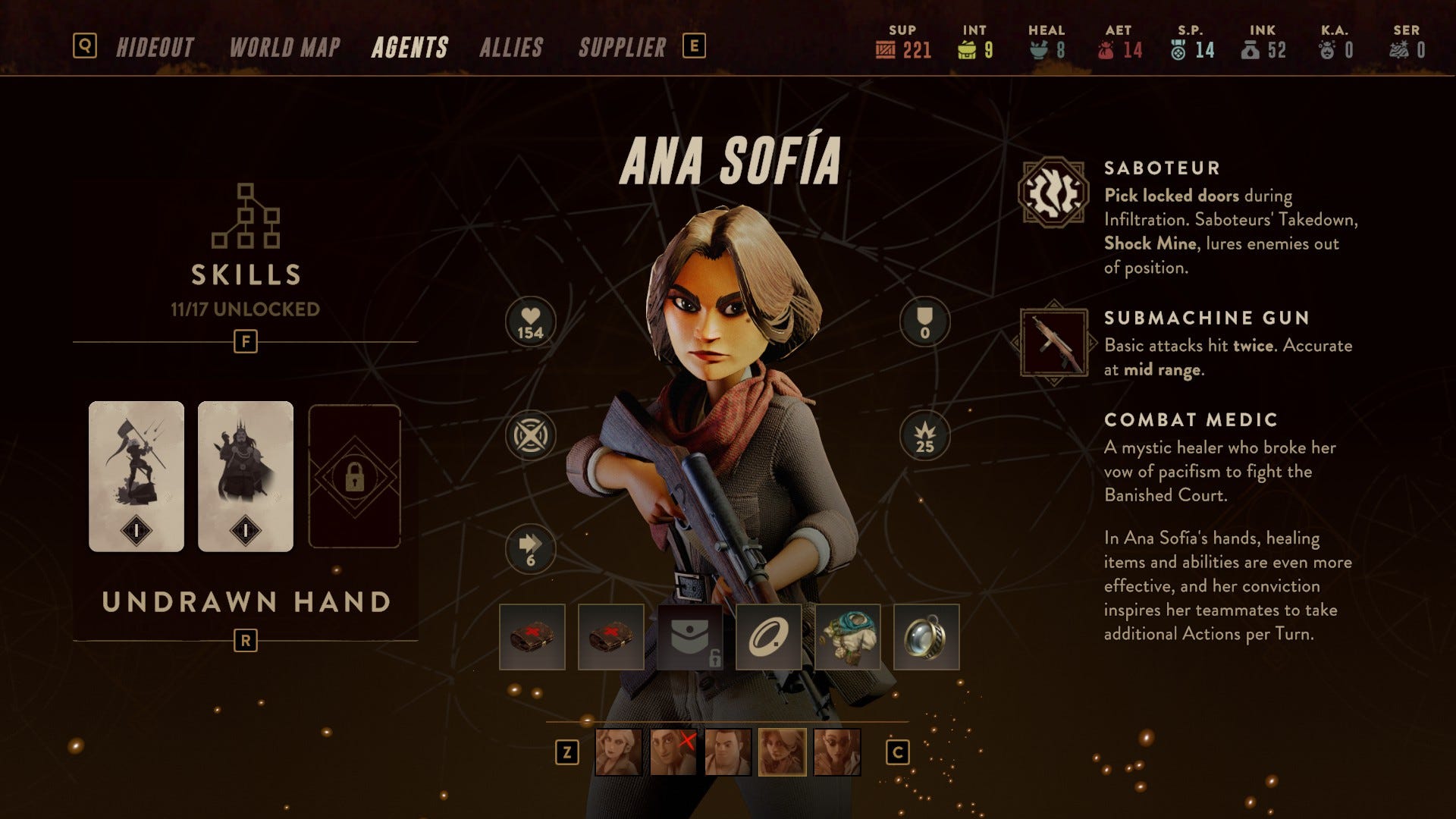Open the World Map tab
Viewport: 1456px width, 819px height.
coord(284,48)
